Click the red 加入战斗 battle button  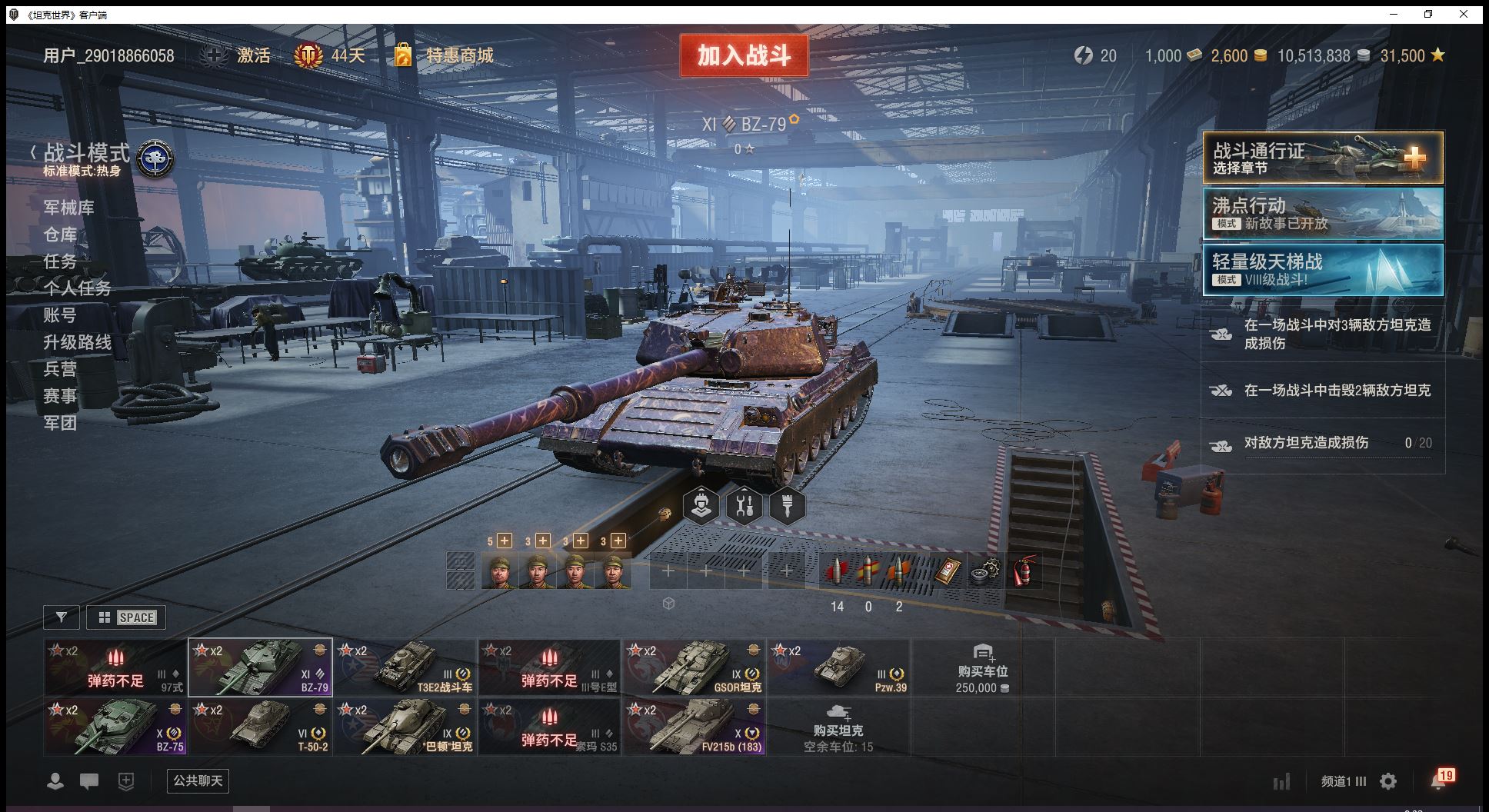[x=744, y=55]
